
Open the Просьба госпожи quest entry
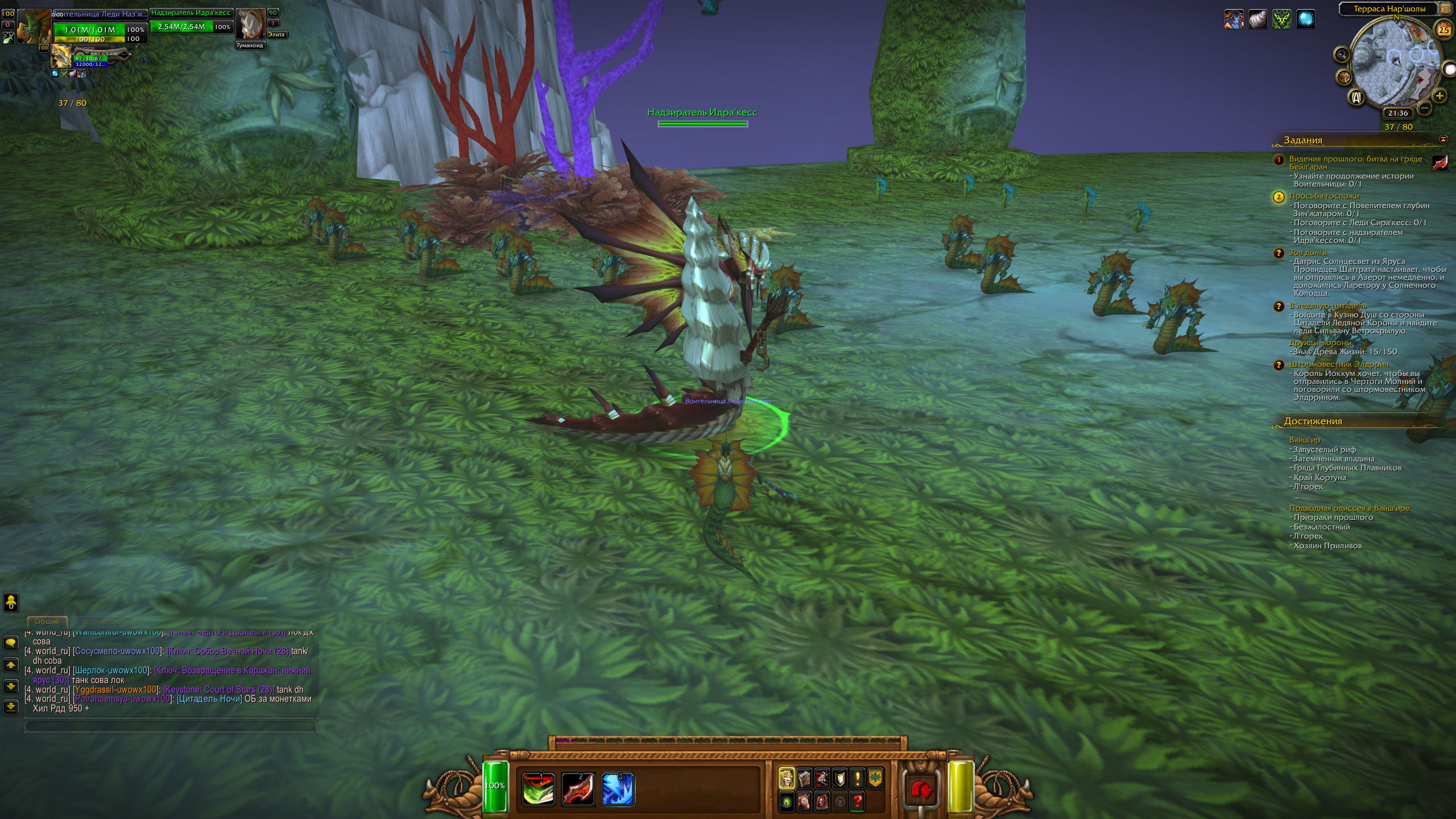(1323, 196)
